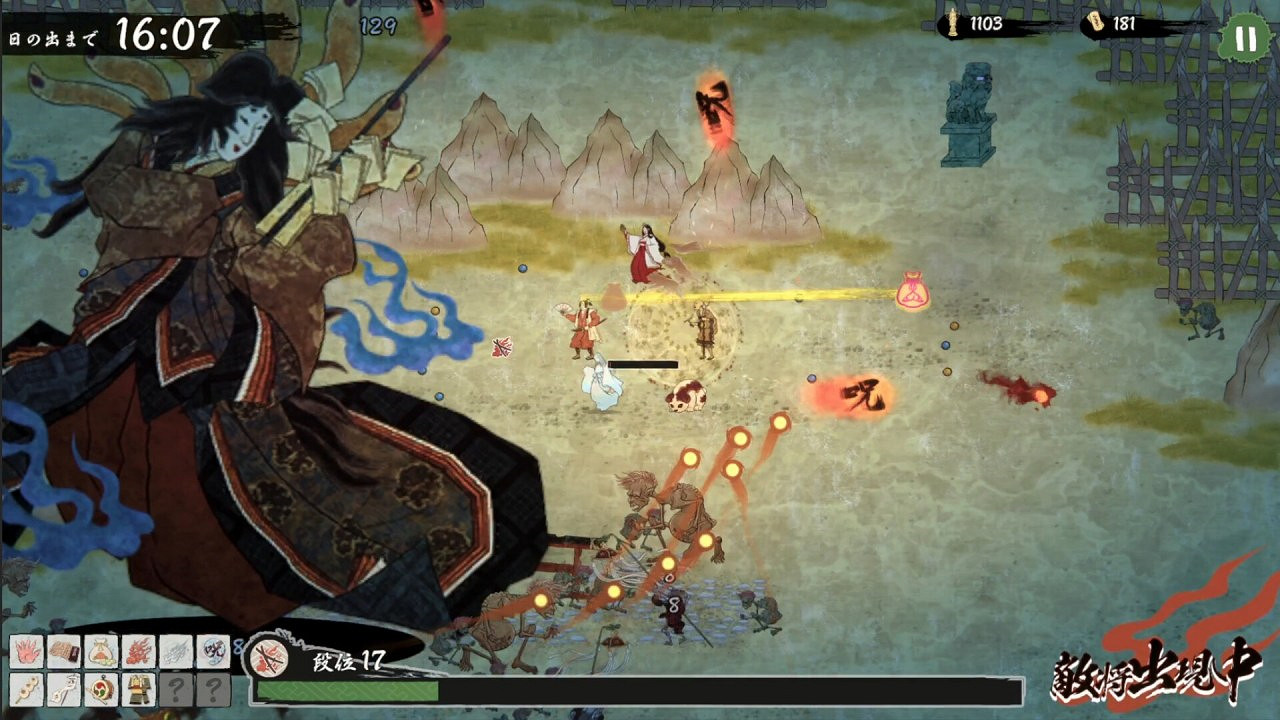Click the second locked question-mark skill slot

[x=213, y=689]
